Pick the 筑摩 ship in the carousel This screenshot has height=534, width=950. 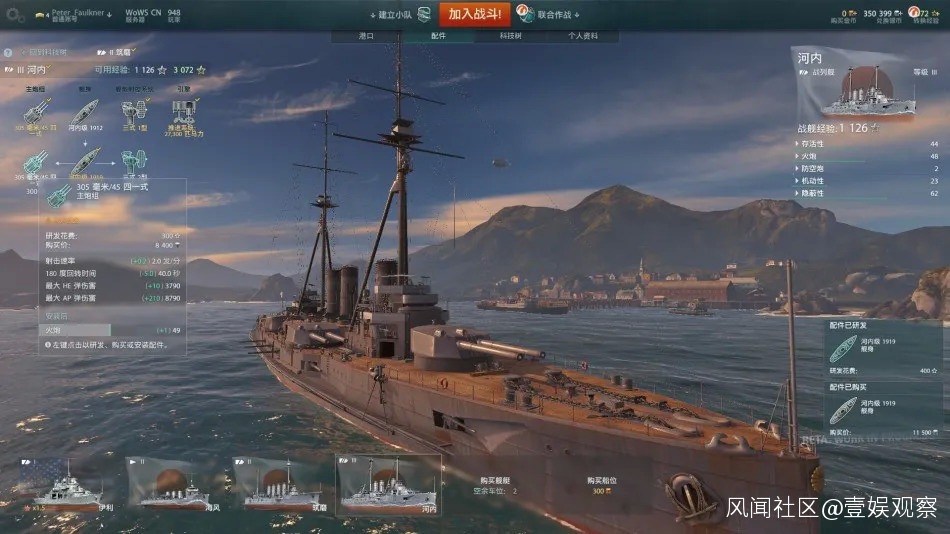tap(281, 484)
